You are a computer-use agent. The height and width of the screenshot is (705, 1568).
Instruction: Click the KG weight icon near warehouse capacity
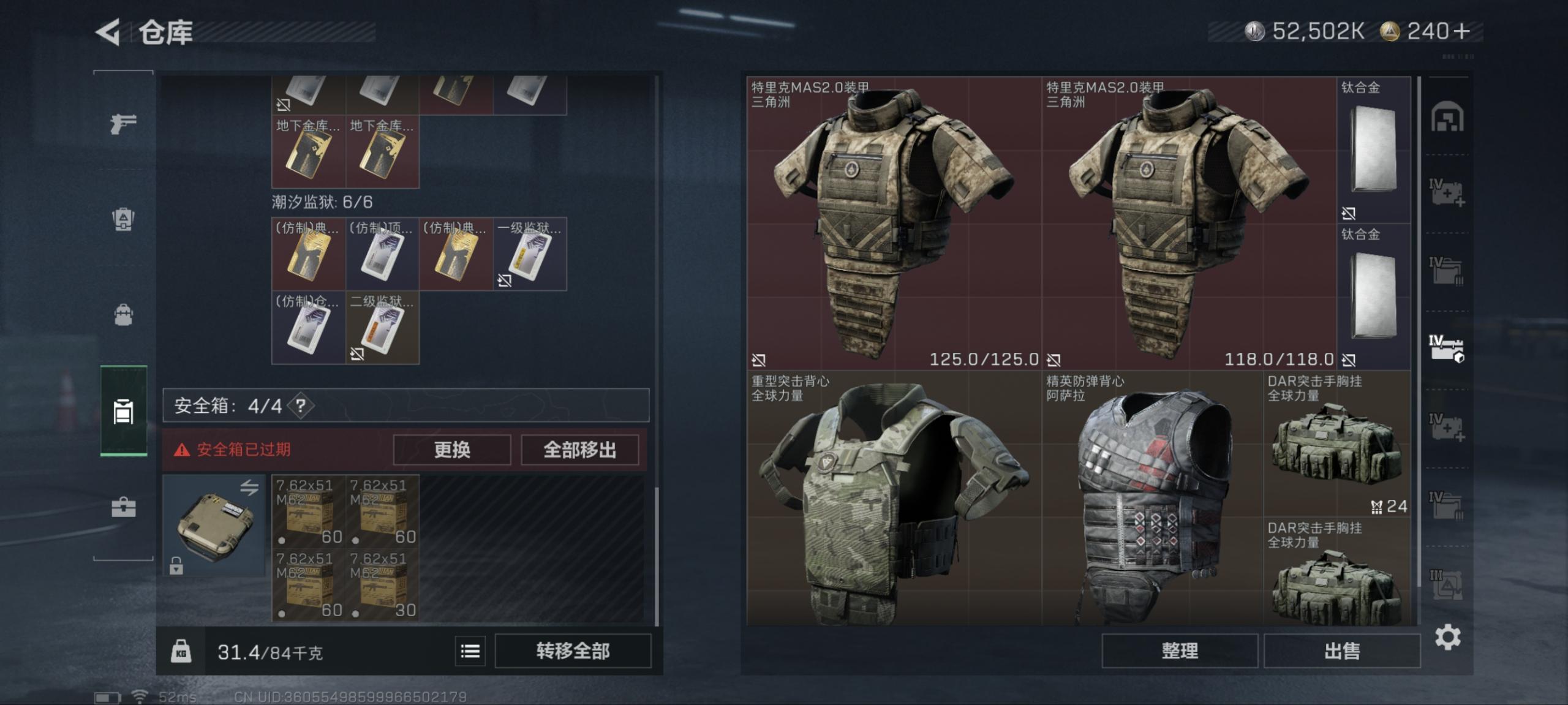(x=181, y=651)
